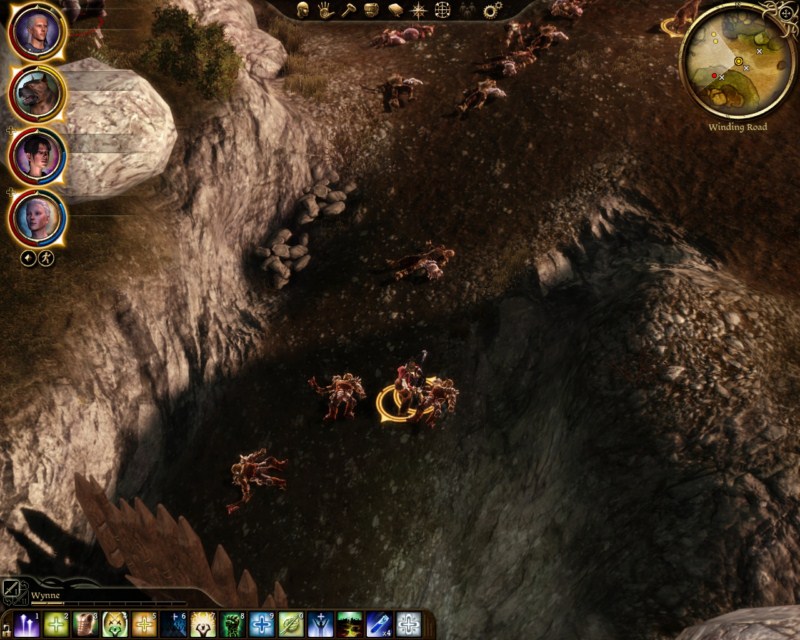Click the select all party button
The height and width of the screenshot is (640, 800).
[28, 257]
